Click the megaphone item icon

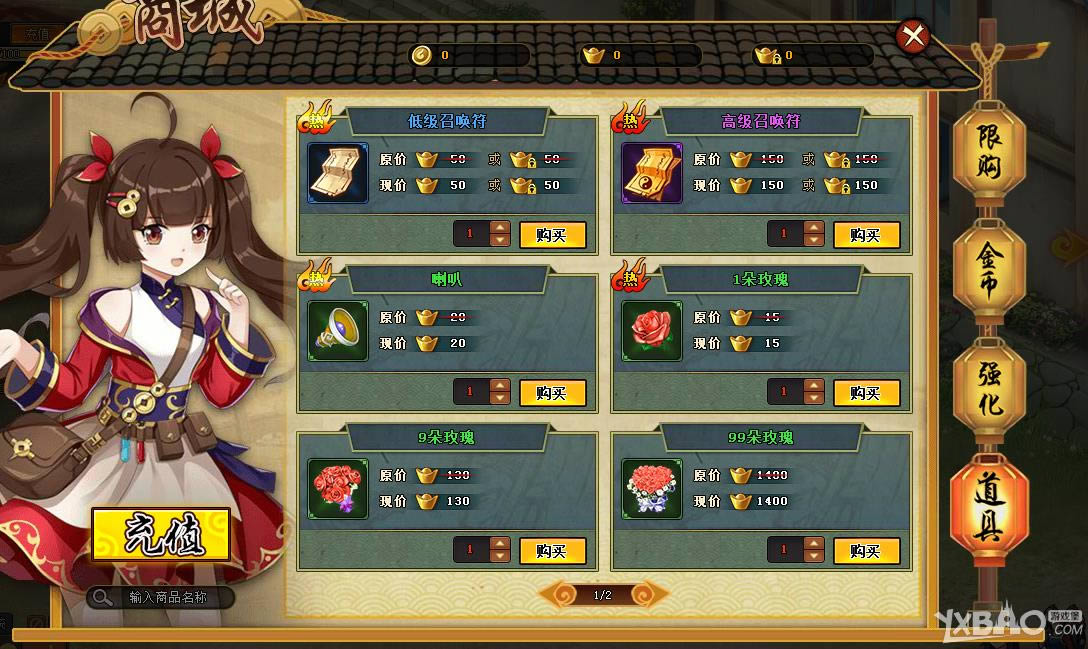[x=338, y=331]
